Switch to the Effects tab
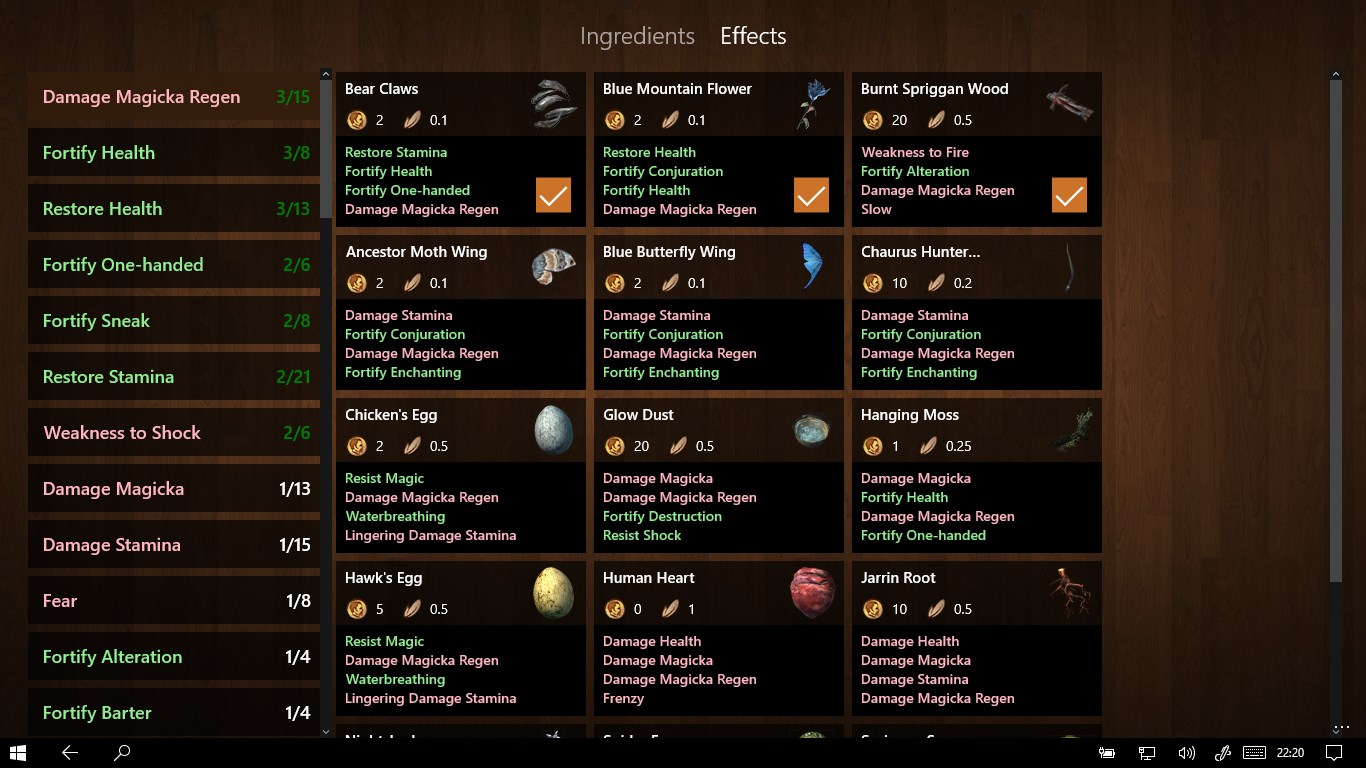The height and width of the screenshot is (768, 1366). tap(752, 36)
